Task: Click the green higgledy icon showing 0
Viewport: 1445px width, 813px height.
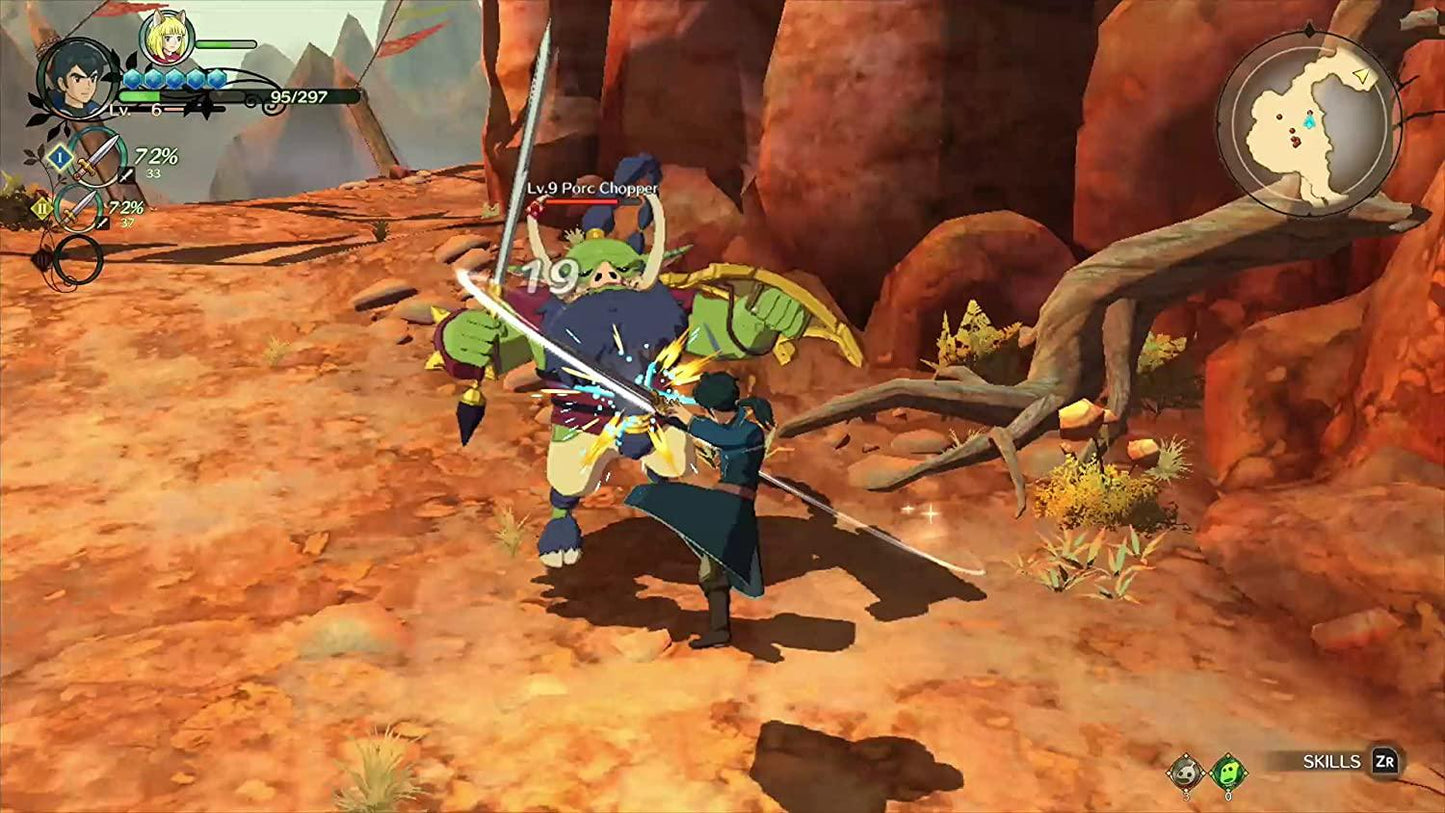Action: [x=1229, y=771]
